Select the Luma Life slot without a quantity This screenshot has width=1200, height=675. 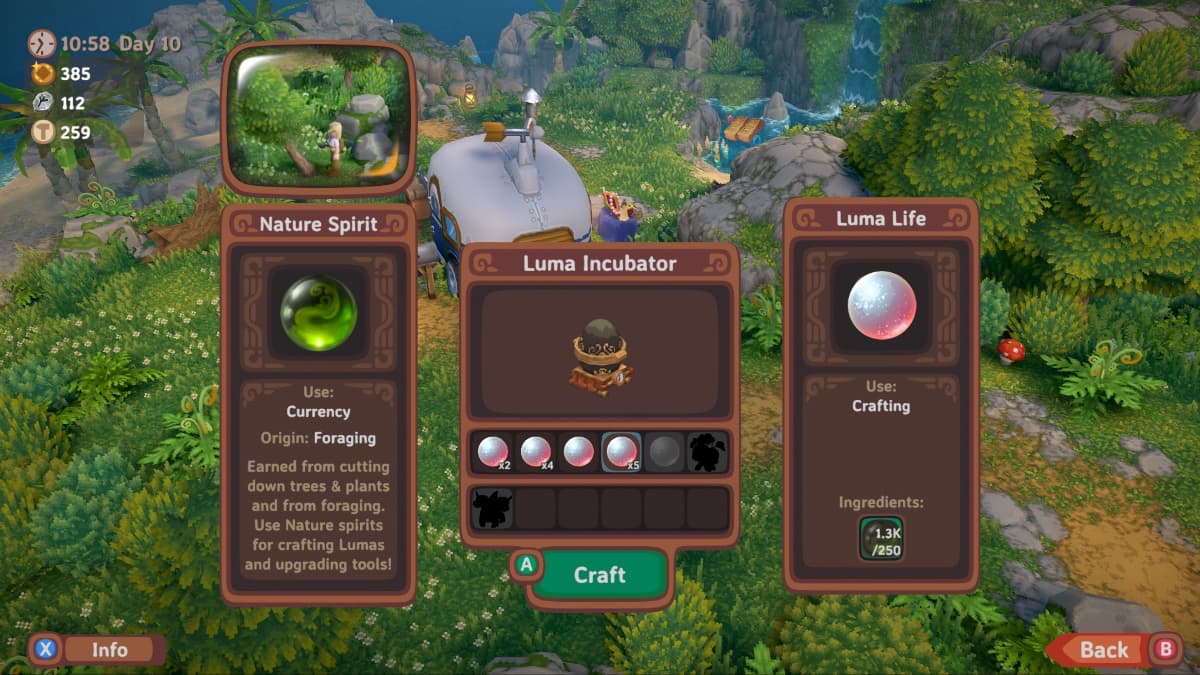pos(579,452)
